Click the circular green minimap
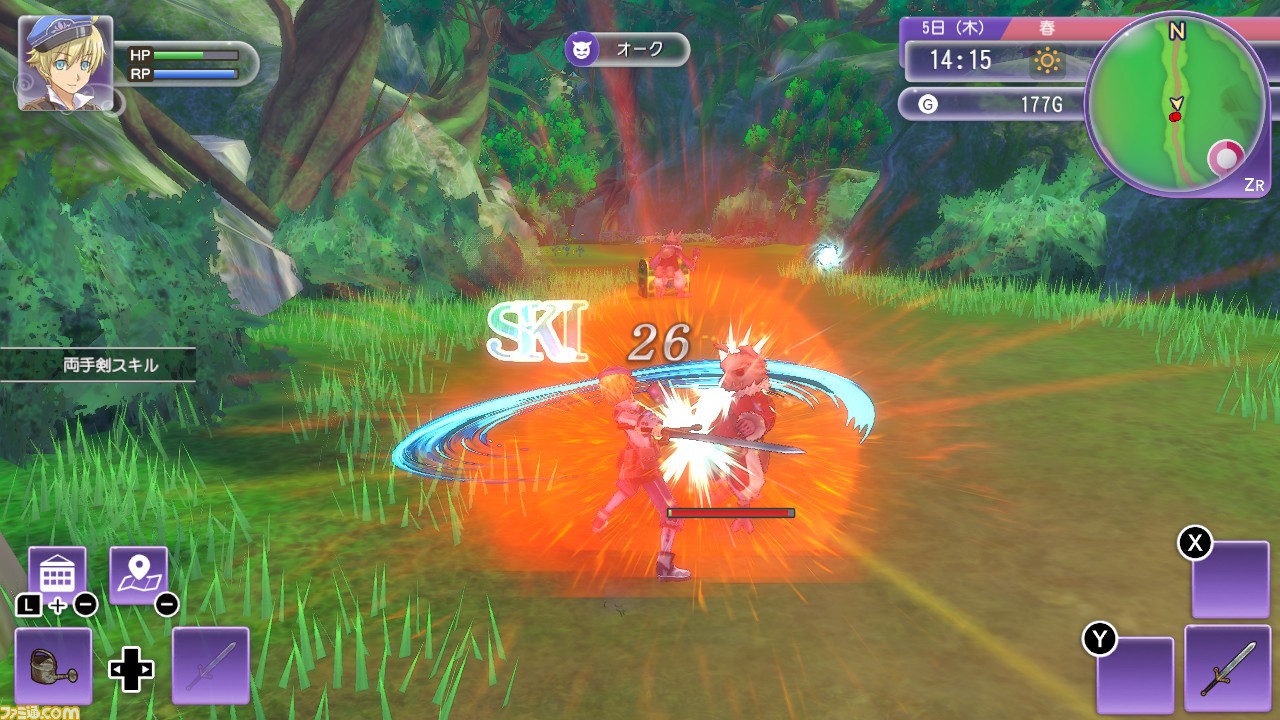Screen dimensions: 1280x720 (x=1177, y=104)
